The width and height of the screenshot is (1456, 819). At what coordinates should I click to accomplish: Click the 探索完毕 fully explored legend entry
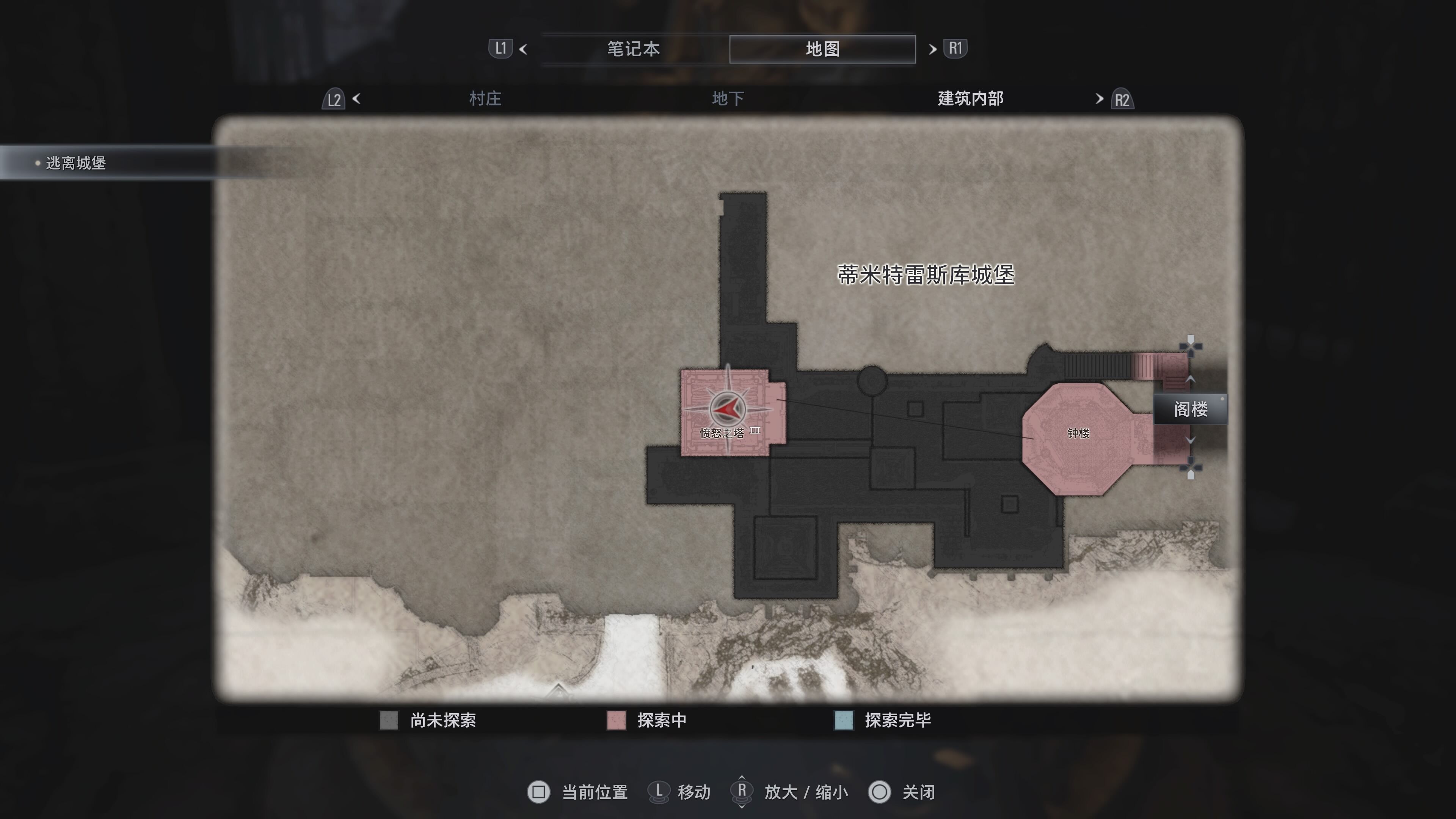click(x=897, y=720)
